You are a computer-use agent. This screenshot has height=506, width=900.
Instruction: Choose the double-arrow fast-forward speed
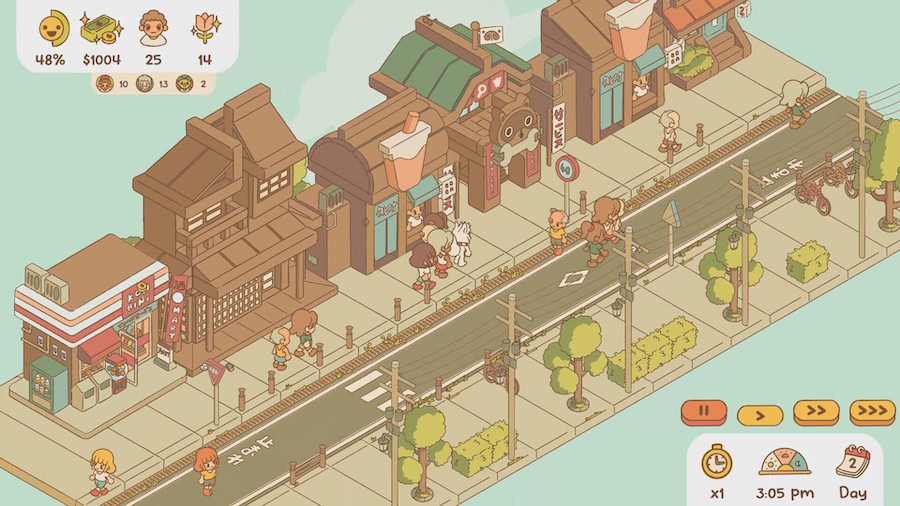tap(816, 411)
